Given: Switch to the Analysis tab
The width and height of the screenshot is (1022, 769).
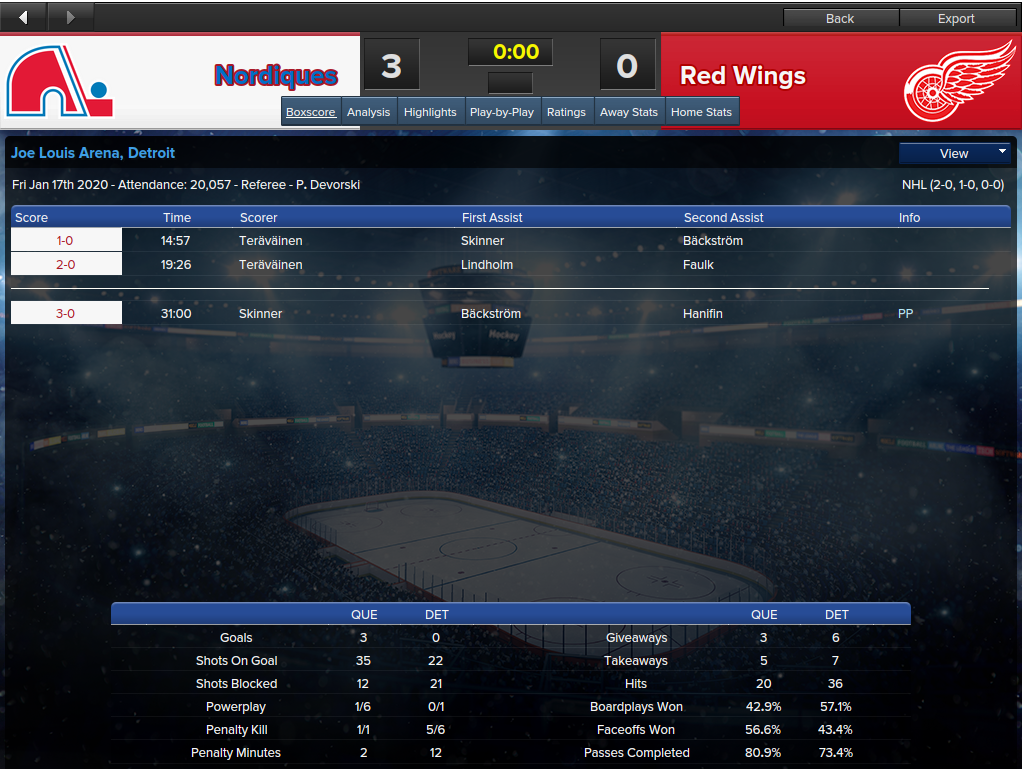Looking at the screenshot, I should 368,112.
